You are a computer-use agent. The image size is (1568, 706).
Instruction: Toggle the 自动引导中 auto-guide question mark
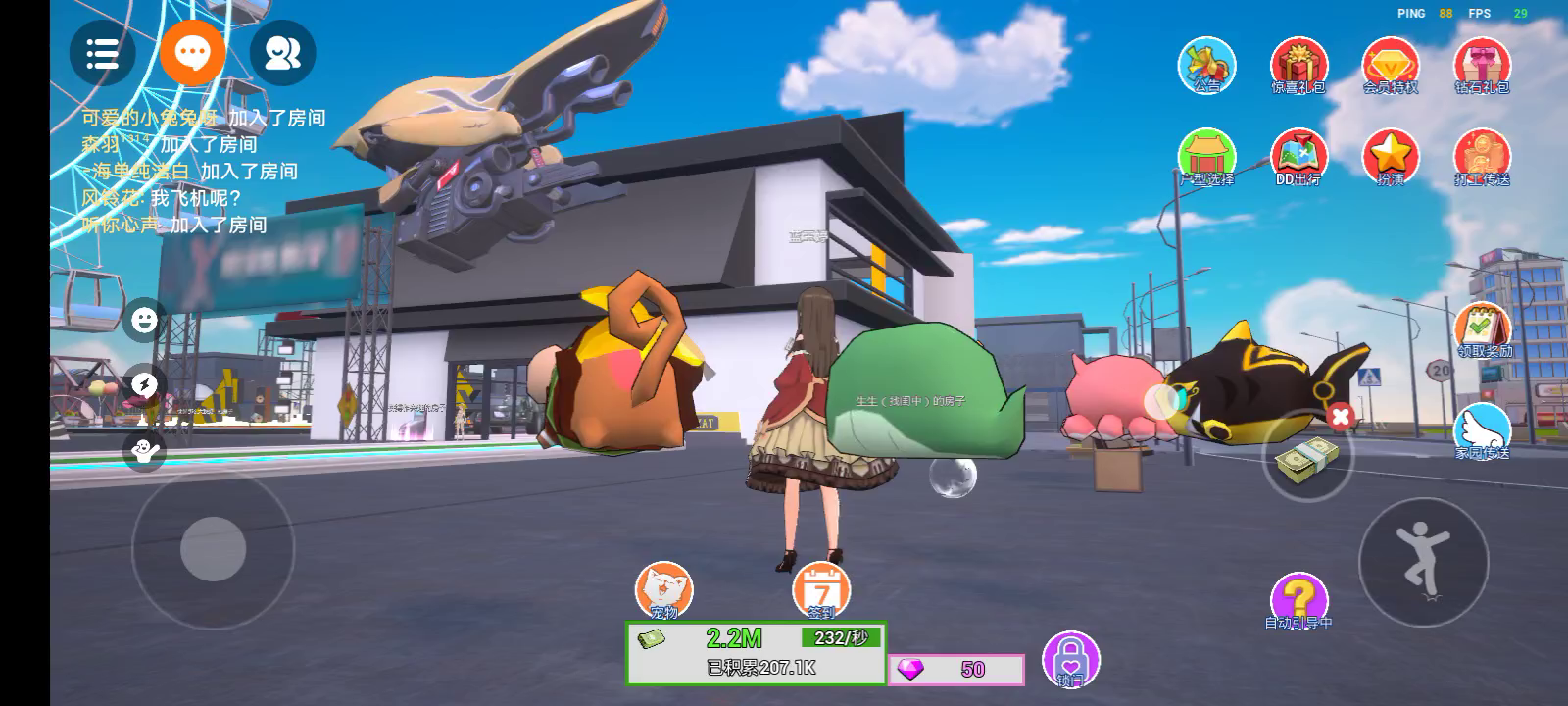tap(1298, 600)
